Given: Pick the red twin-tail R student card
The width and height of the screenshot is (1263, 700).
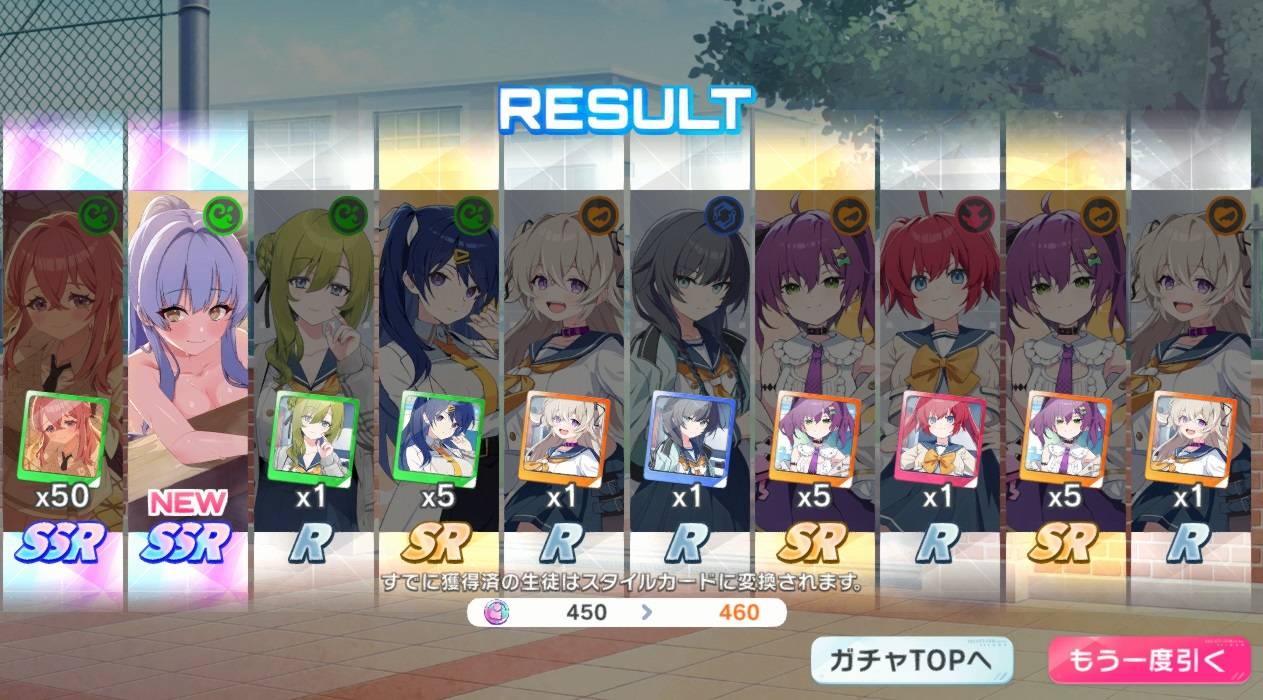Looking at the screenshot, I should pyautogui.click(x=940, y=360).
